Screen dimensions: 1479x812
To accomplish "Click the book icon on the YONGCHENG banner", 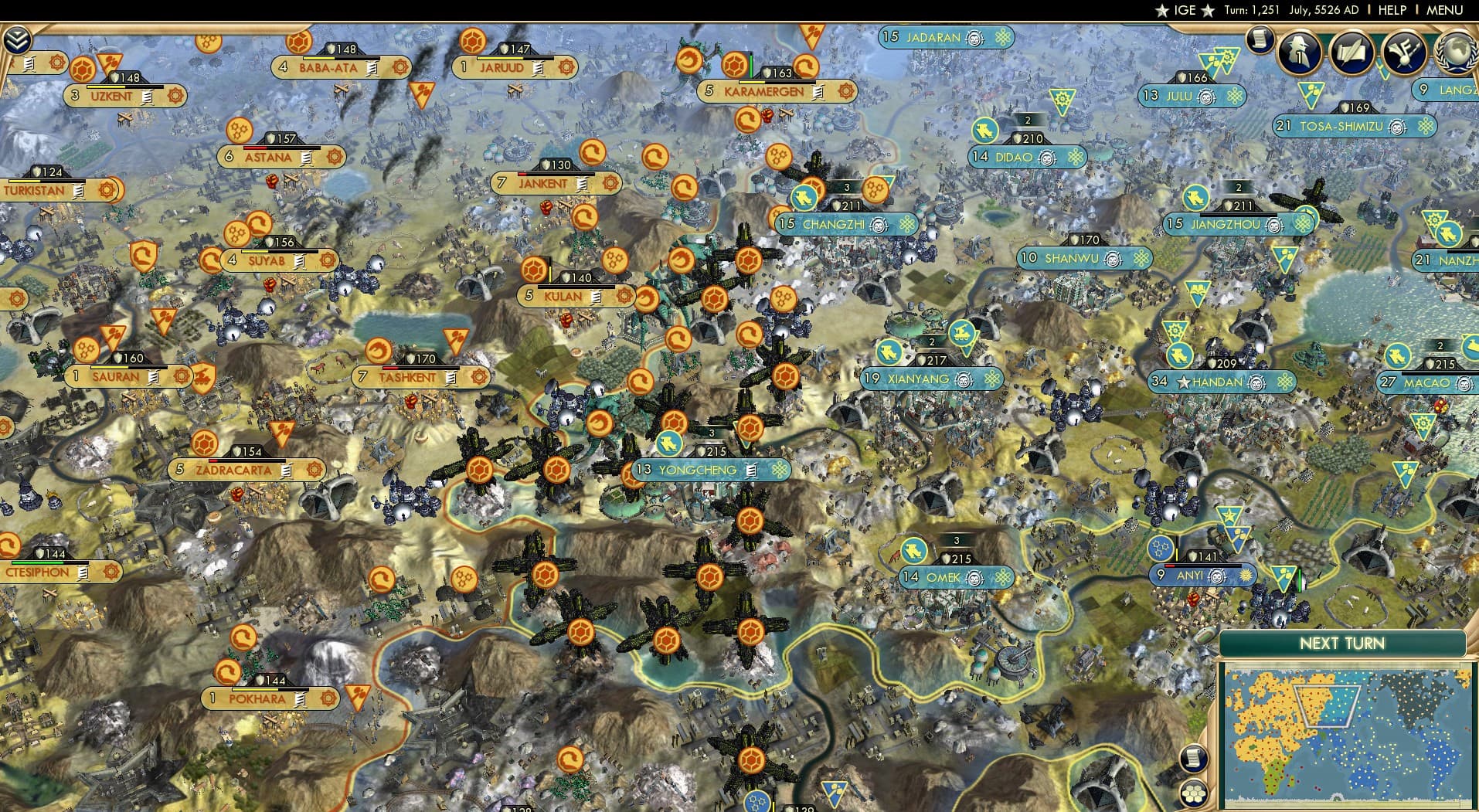I will click(751, 469).
